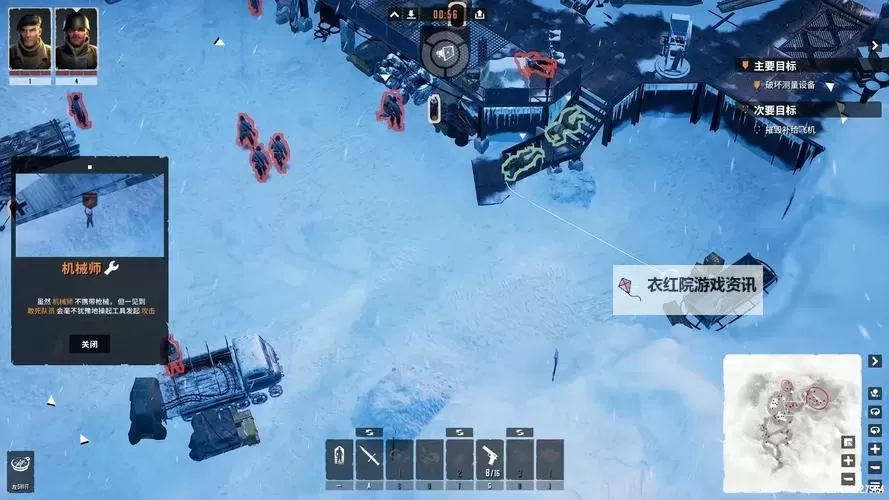Collapse the top bar with the up-arrow button
This screenshot has width=889, height=500.
[x=393, y=14]
